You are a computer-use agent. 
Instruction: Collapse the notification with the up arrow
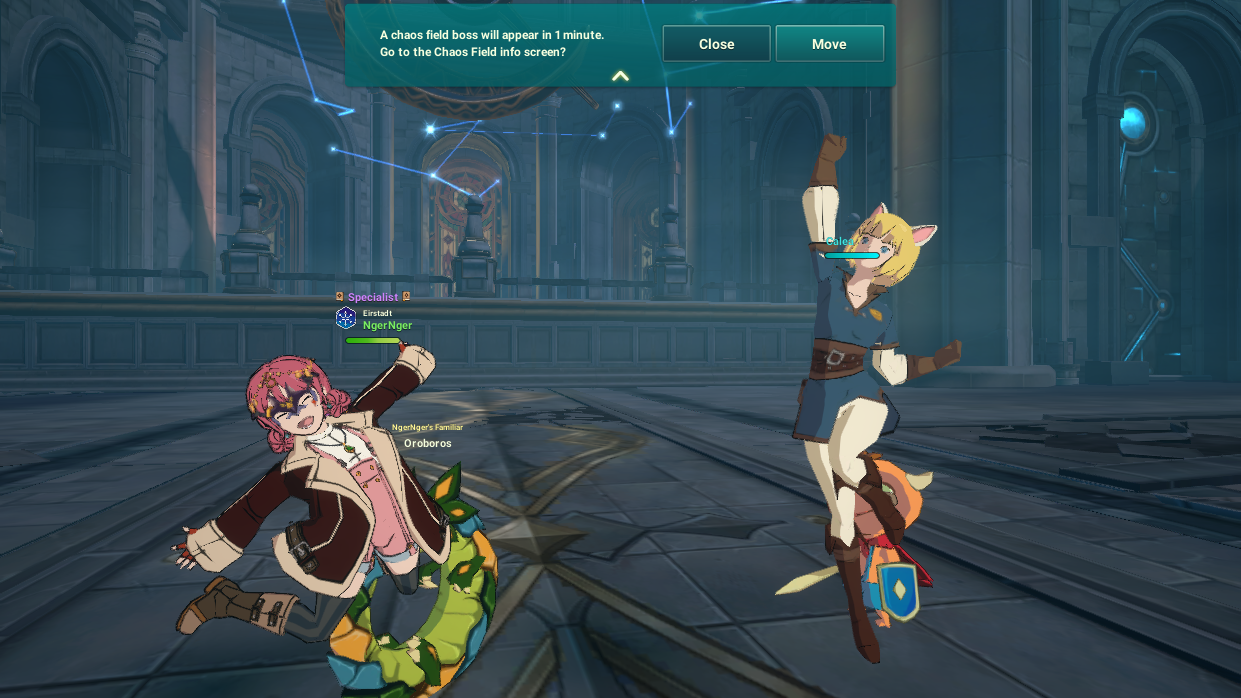[x=620, y=76]
